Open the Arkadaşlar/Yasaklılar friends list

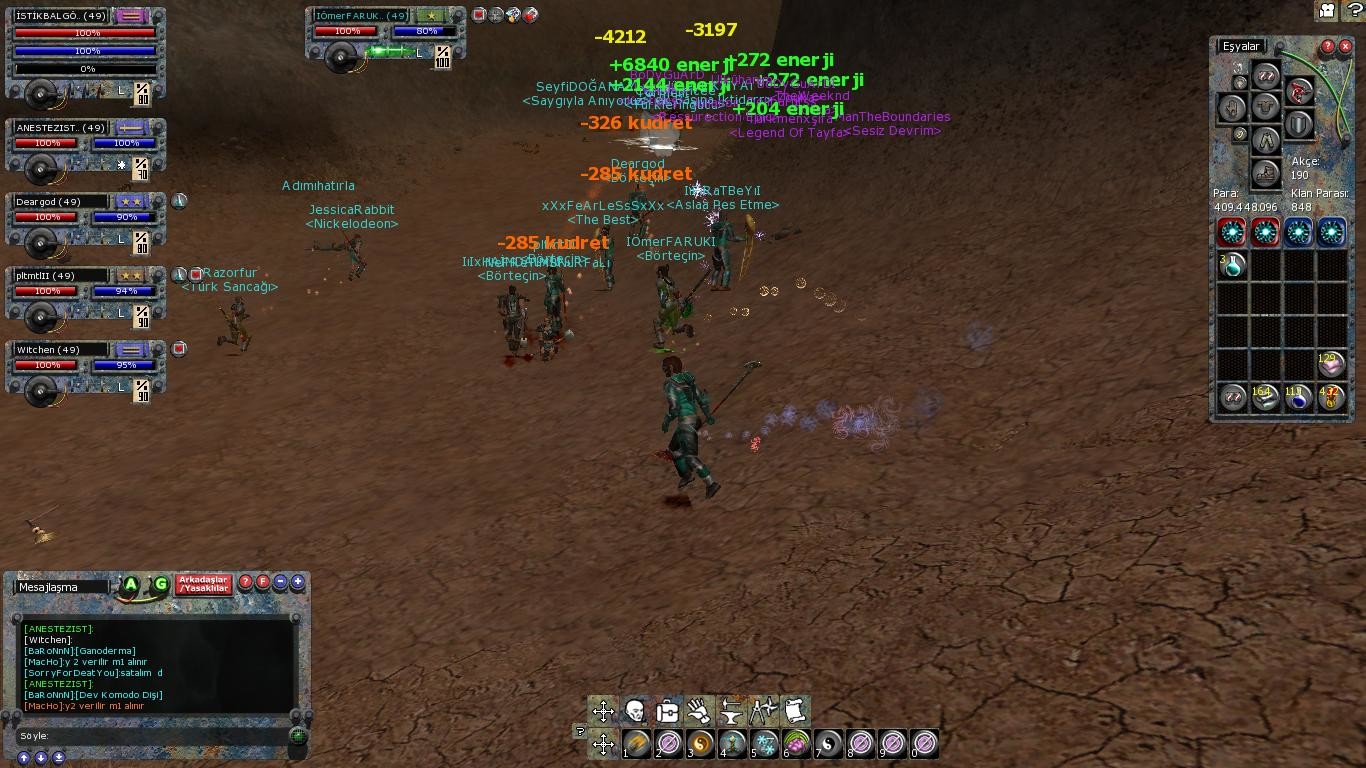click(204, 584)
